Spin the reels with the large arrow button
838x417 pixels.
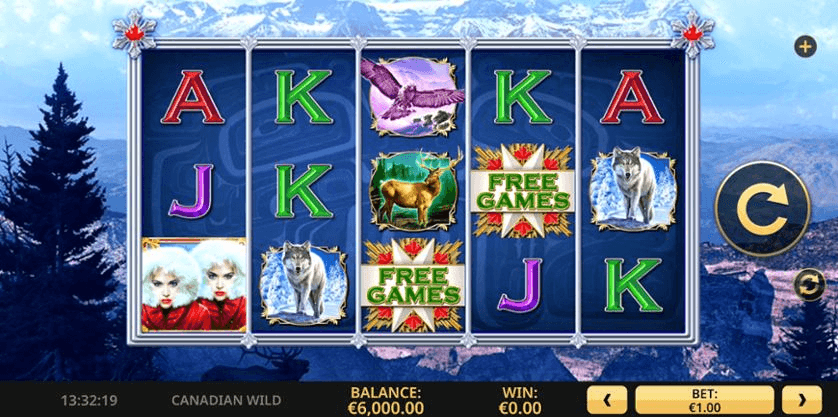click(x=762, y=208)
